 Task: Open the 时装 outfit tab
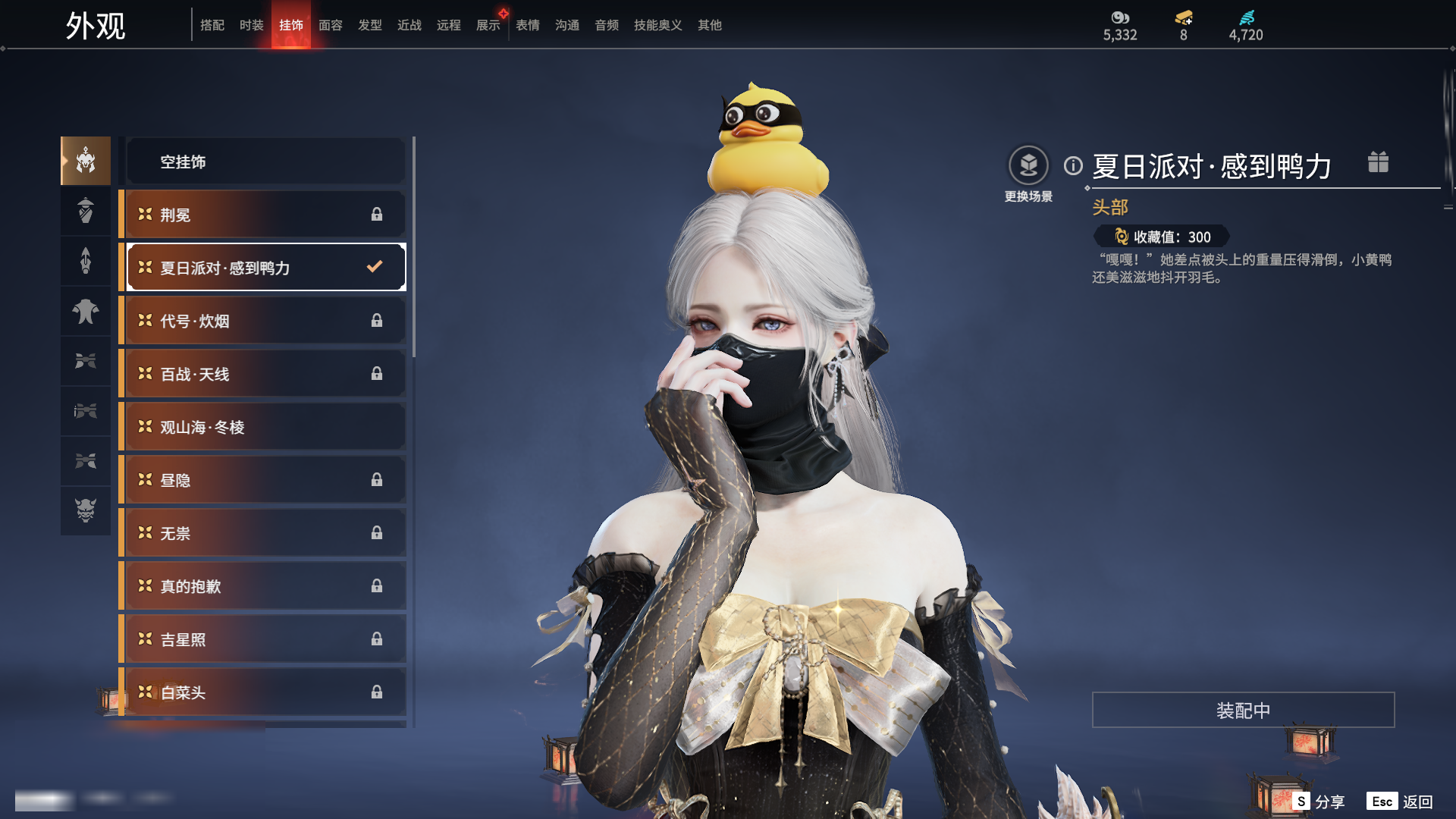point(252,25)
